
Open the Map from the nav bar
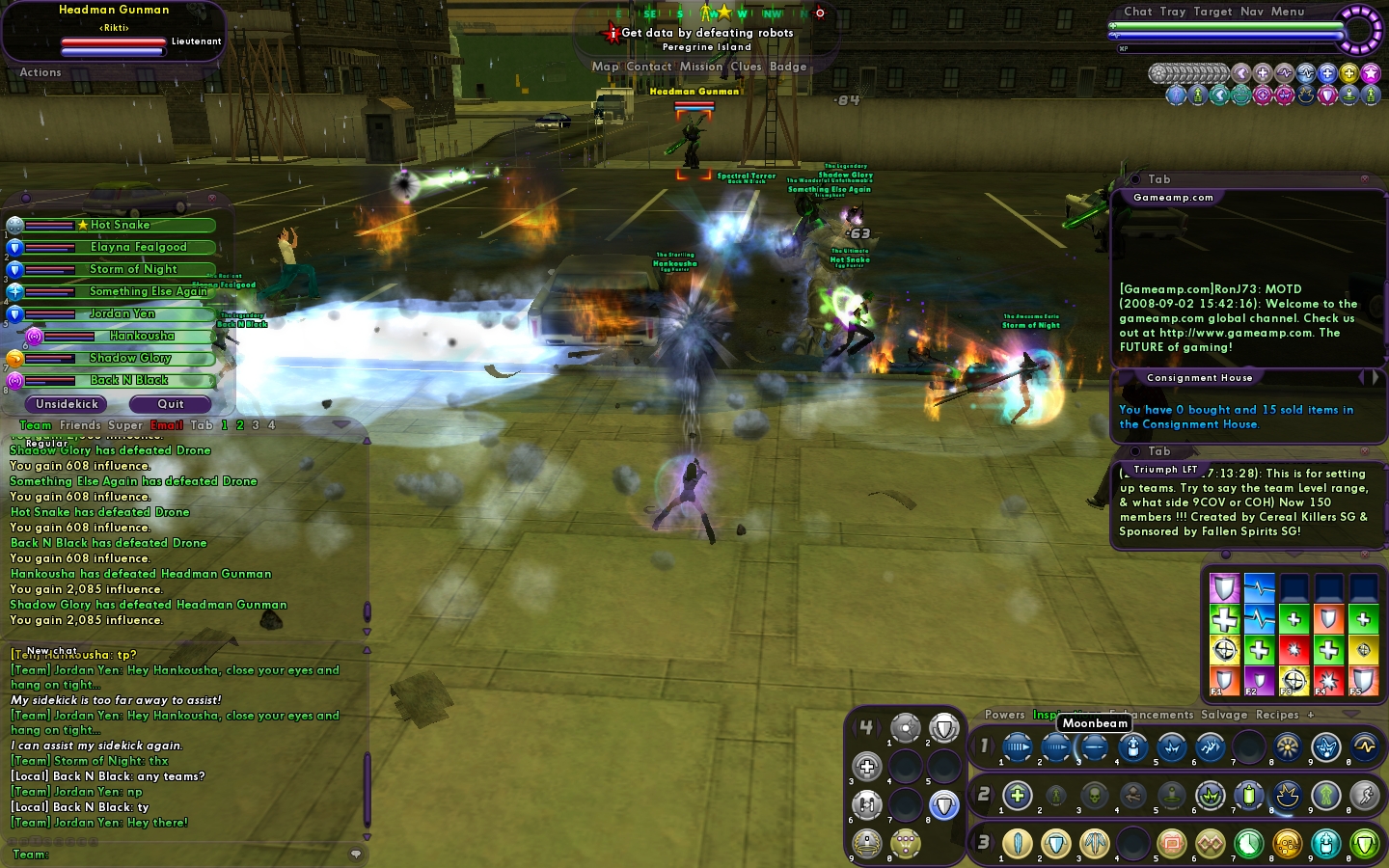[605, 67]
